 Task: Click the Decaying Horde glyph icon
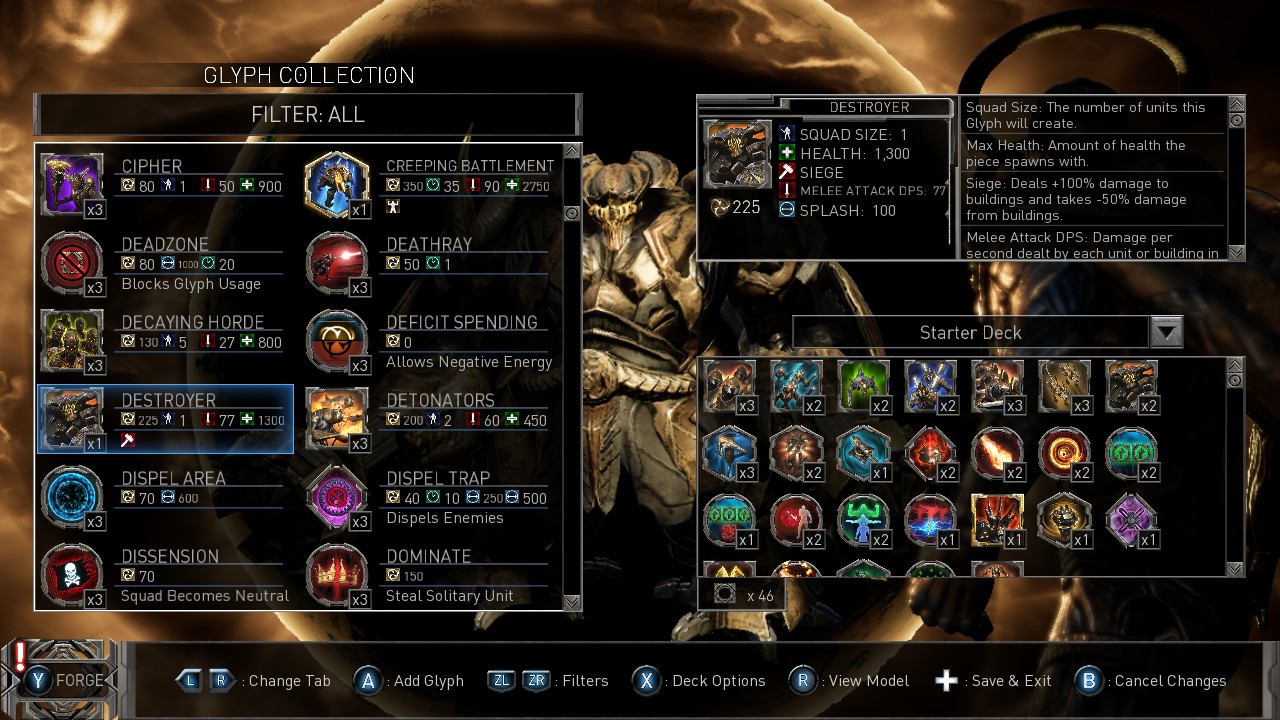pos(71,340)
